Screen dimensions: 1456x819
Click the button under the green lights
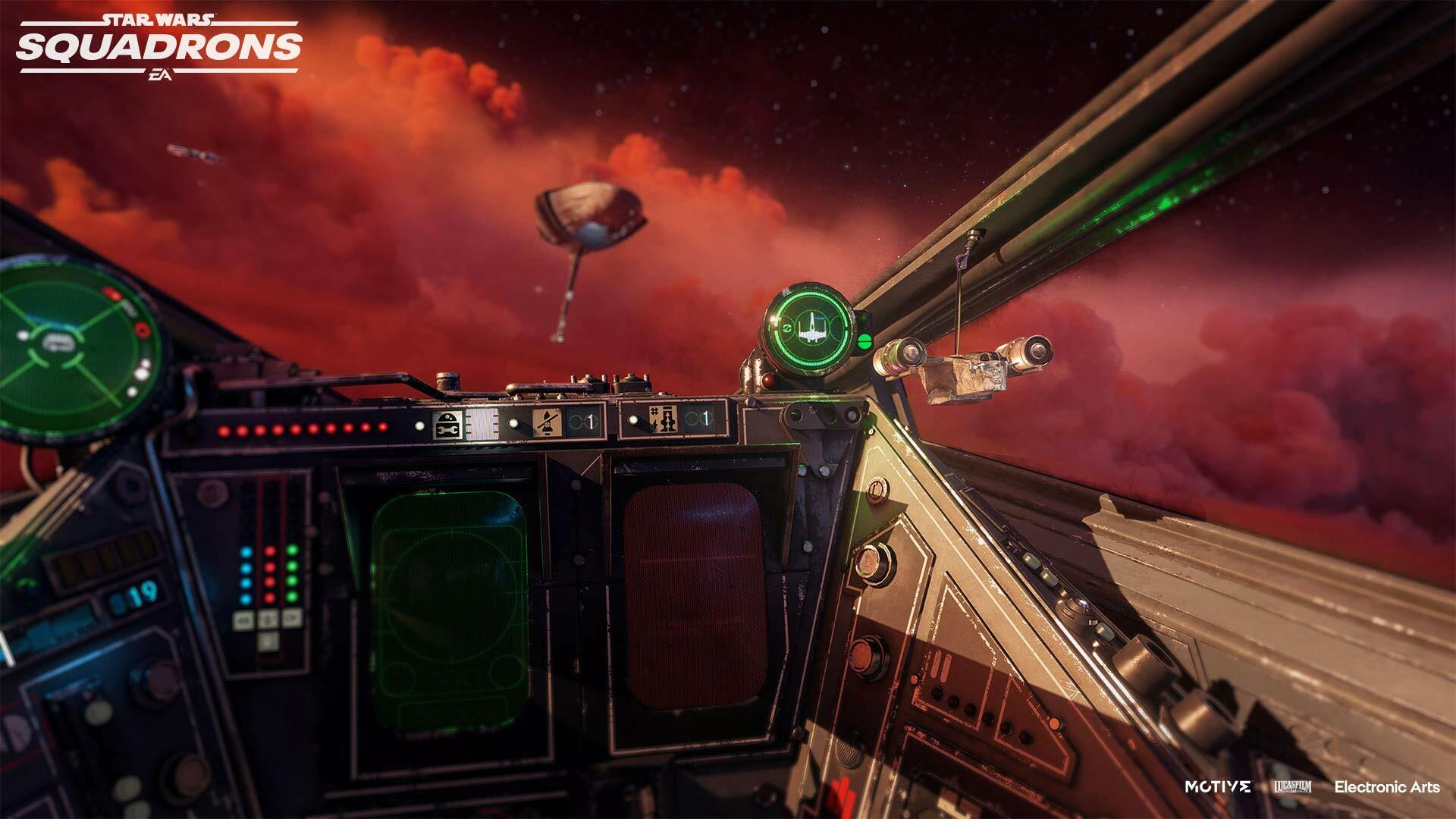pyautogui.click(x=291, y=617)
